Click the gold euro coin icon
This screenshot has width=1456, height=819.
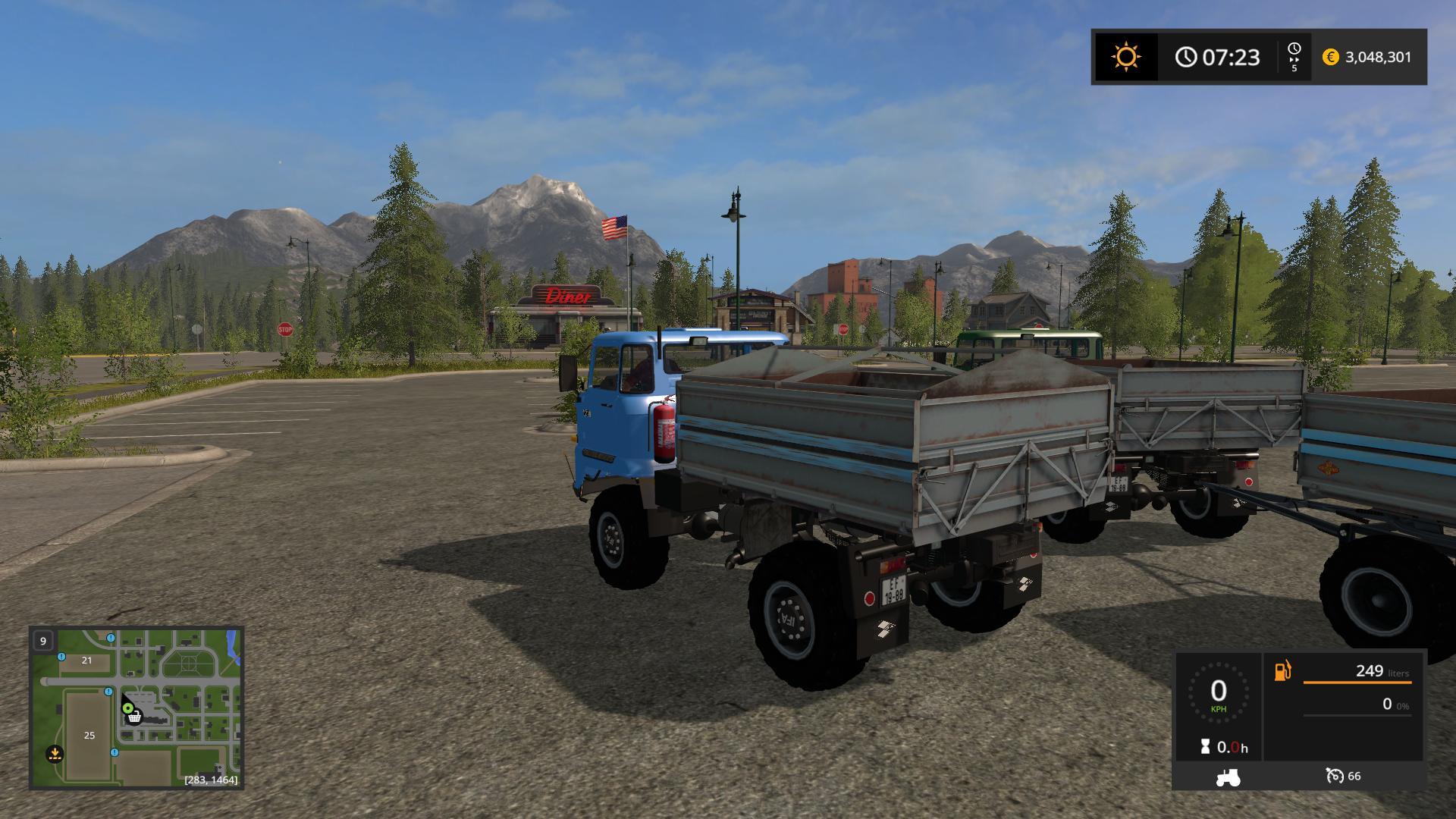[1330, 58]
